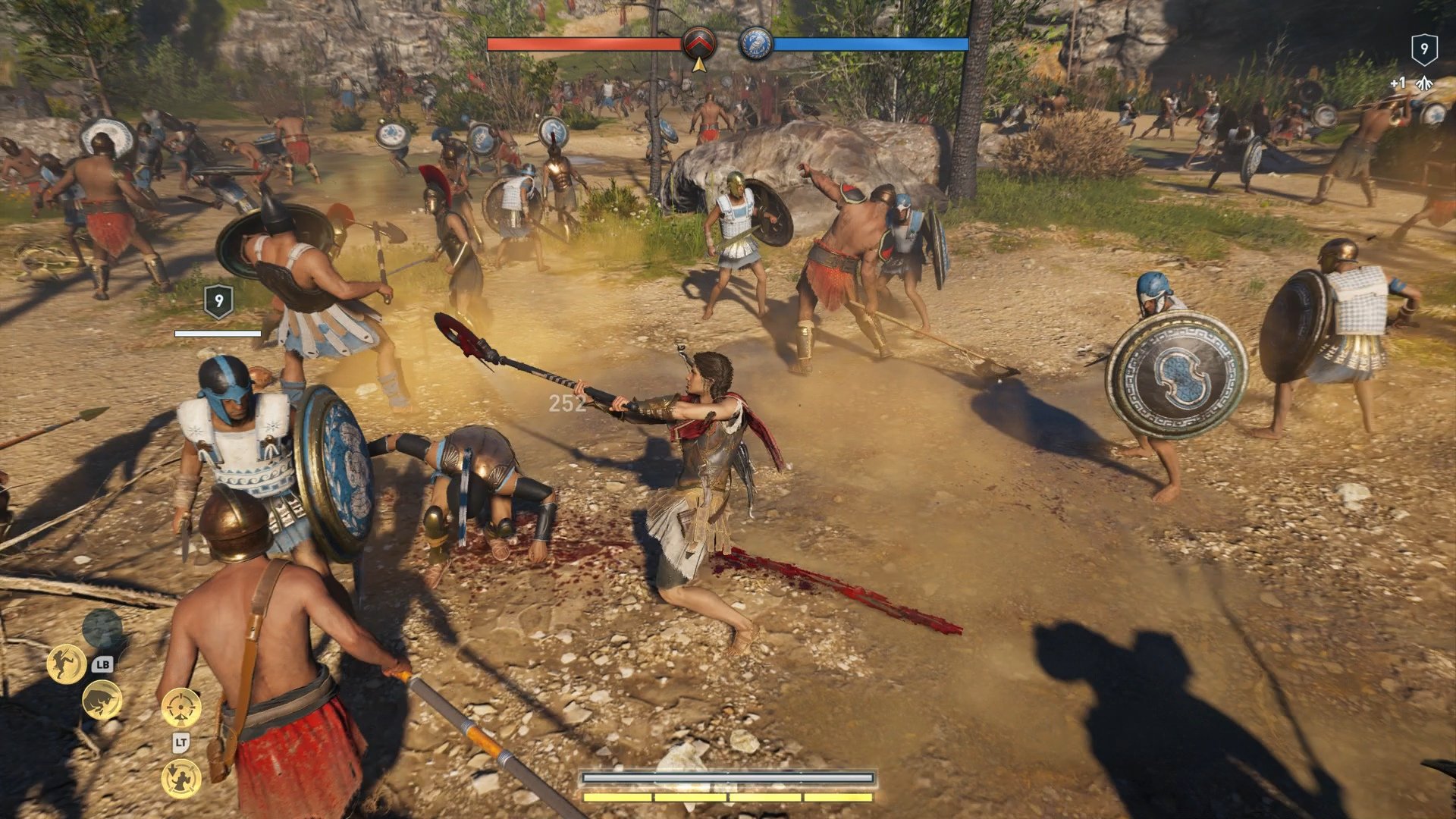Click the blue Athenian emblem on the battle meter

(756, 43)
